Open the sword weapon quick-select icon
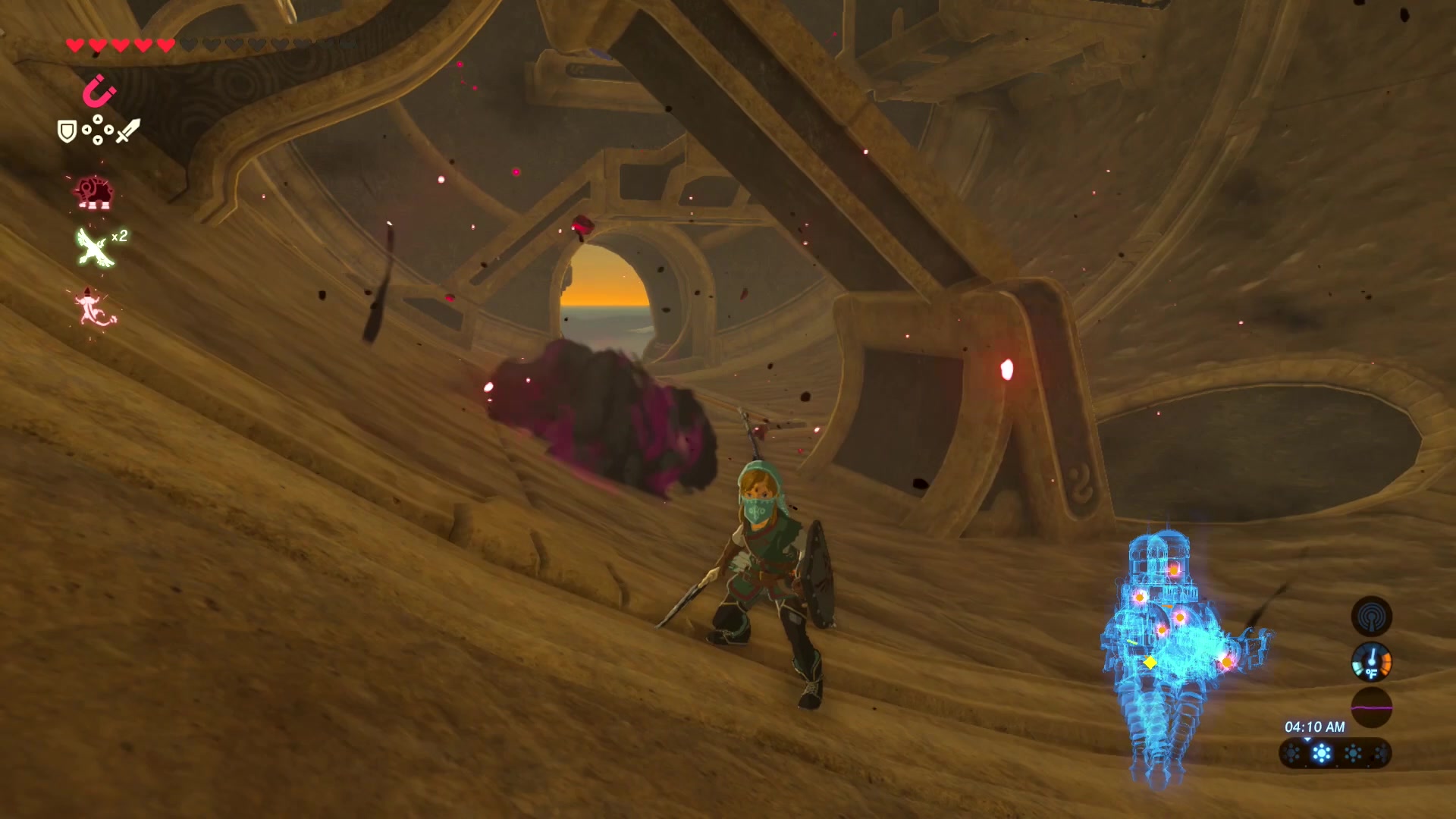The height and width of the screenshot is (819, 1456). pos(127,131)
